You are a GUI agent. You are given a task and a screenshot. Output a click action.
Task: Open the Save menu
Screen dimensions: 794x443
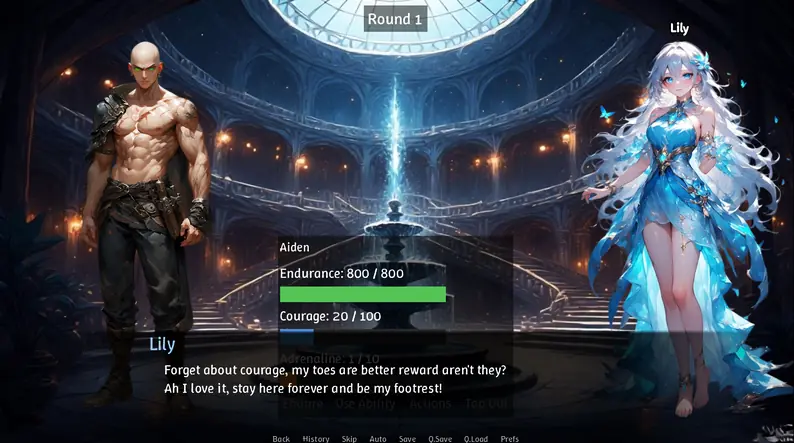pyautogui.click(x=407, y=438)
